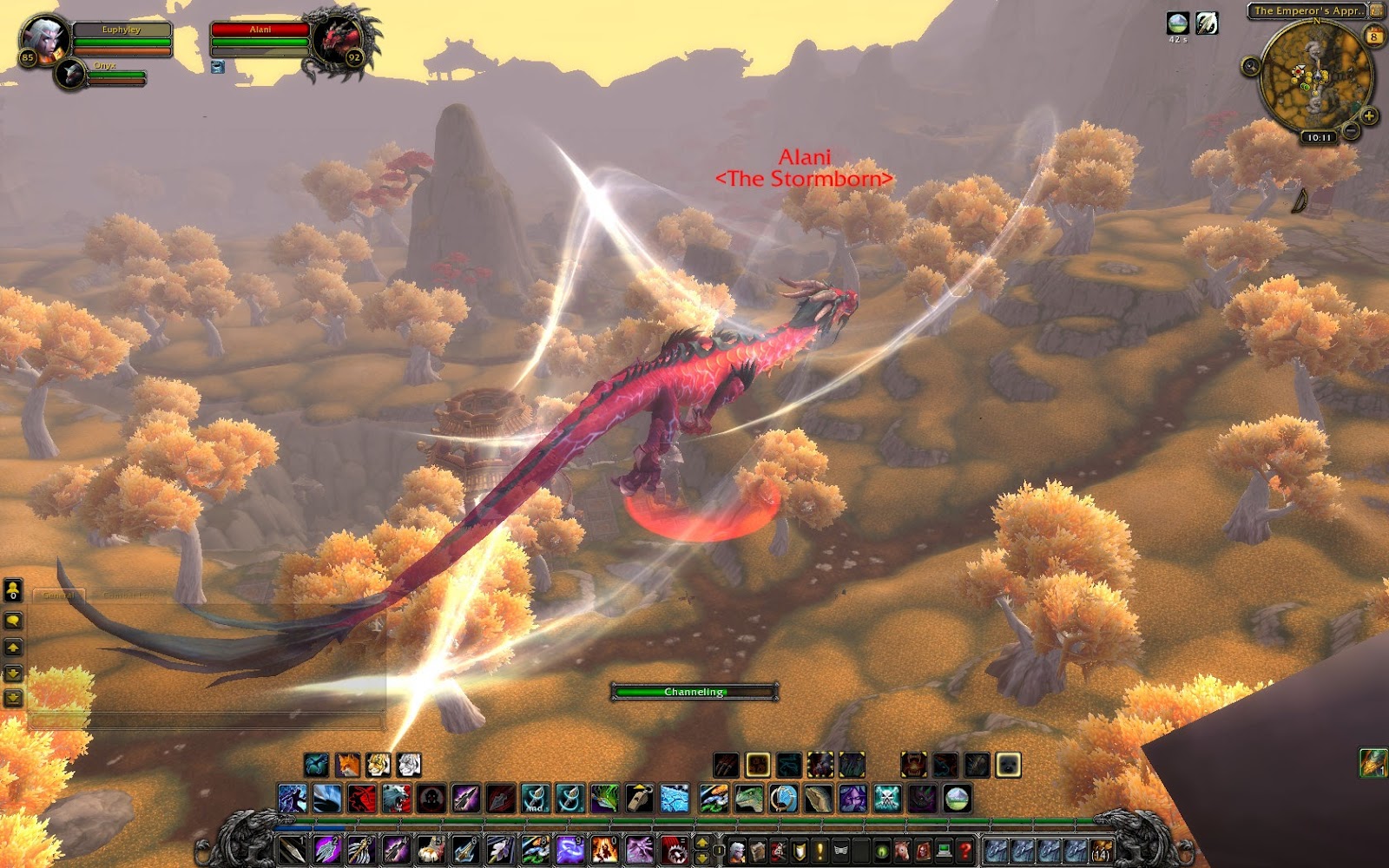Click zone name The Emperor's Approach
This screenshot has width=1389, height=868.
1307,10
